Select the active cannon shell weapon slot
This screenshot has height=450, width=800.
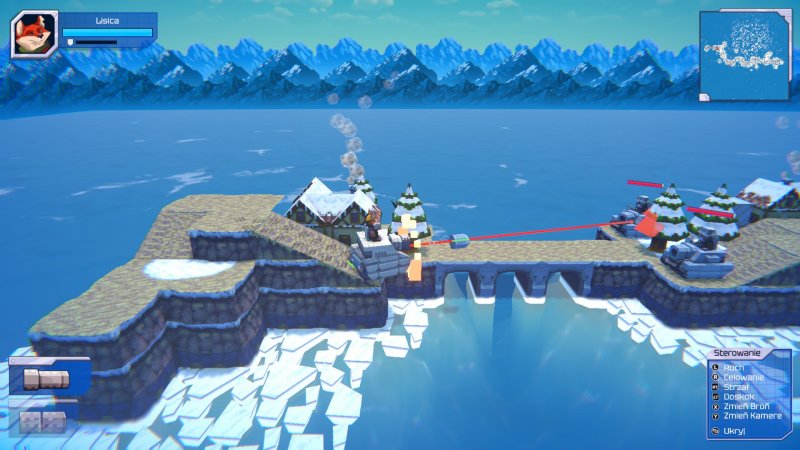(49, 378)
